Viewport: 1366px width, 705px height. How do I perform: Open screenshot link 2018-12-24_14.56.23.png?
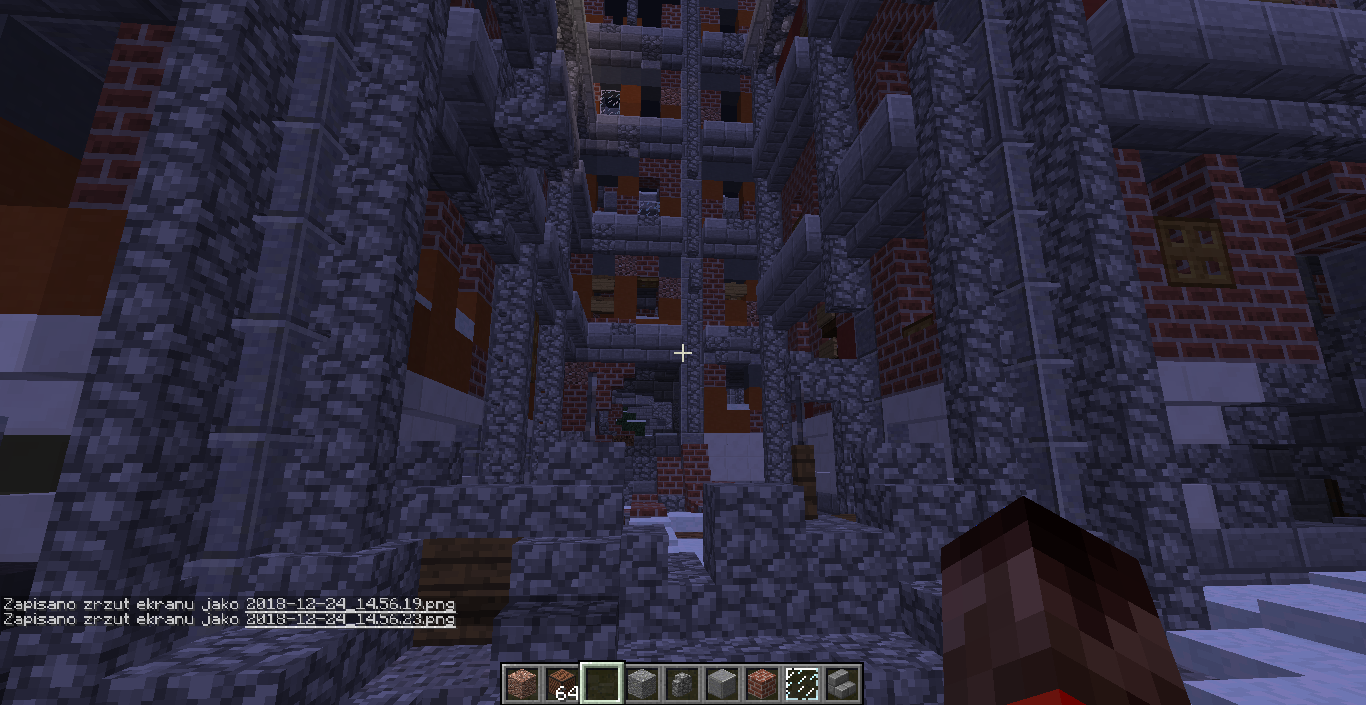[x=350, y=619]
